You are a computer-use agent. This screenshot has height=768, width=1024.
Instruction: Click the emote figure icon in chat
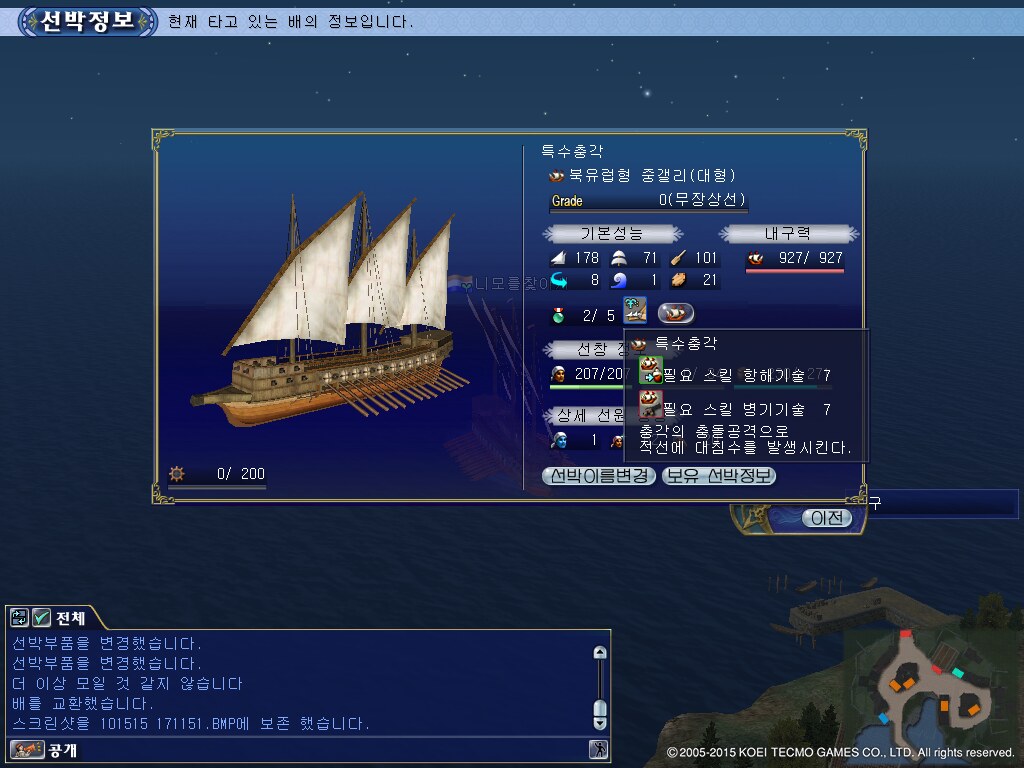[598, 749]
